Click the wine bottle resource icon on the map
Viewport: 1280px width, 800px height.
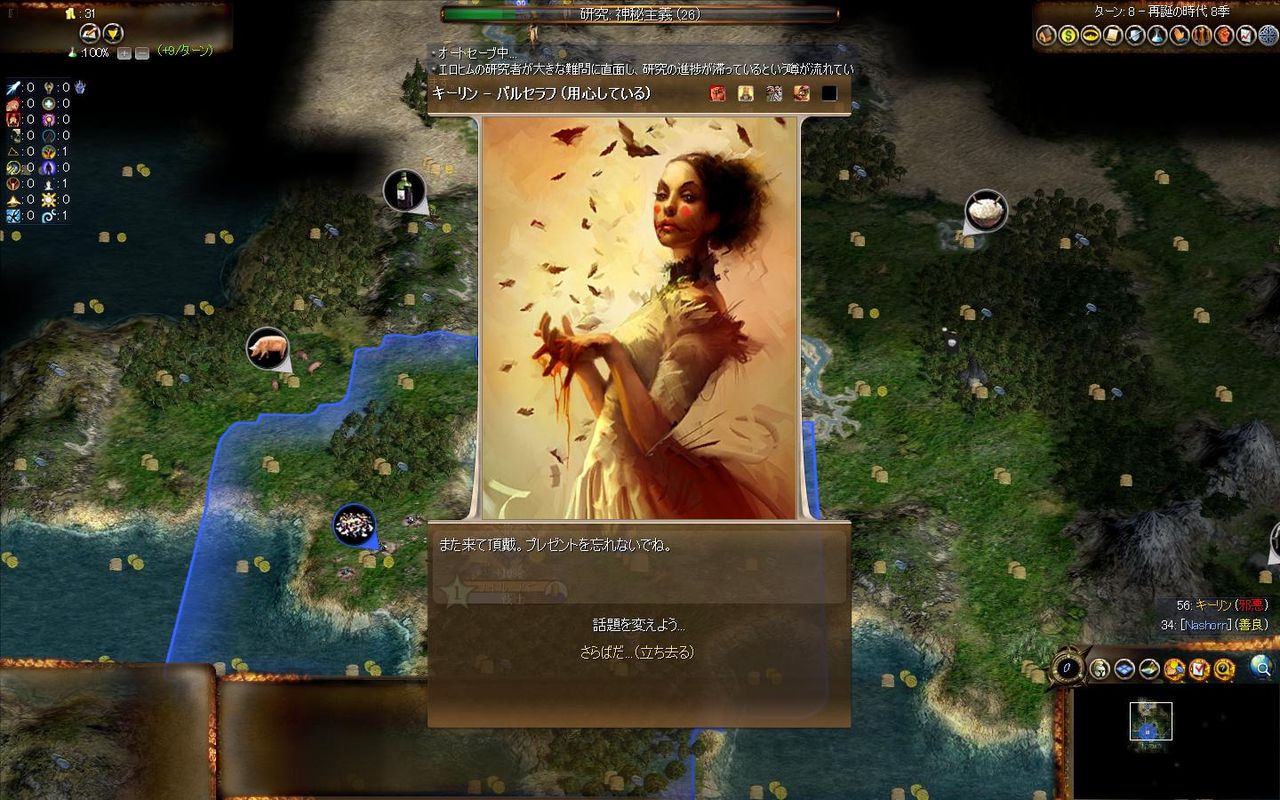coord(403,190)
